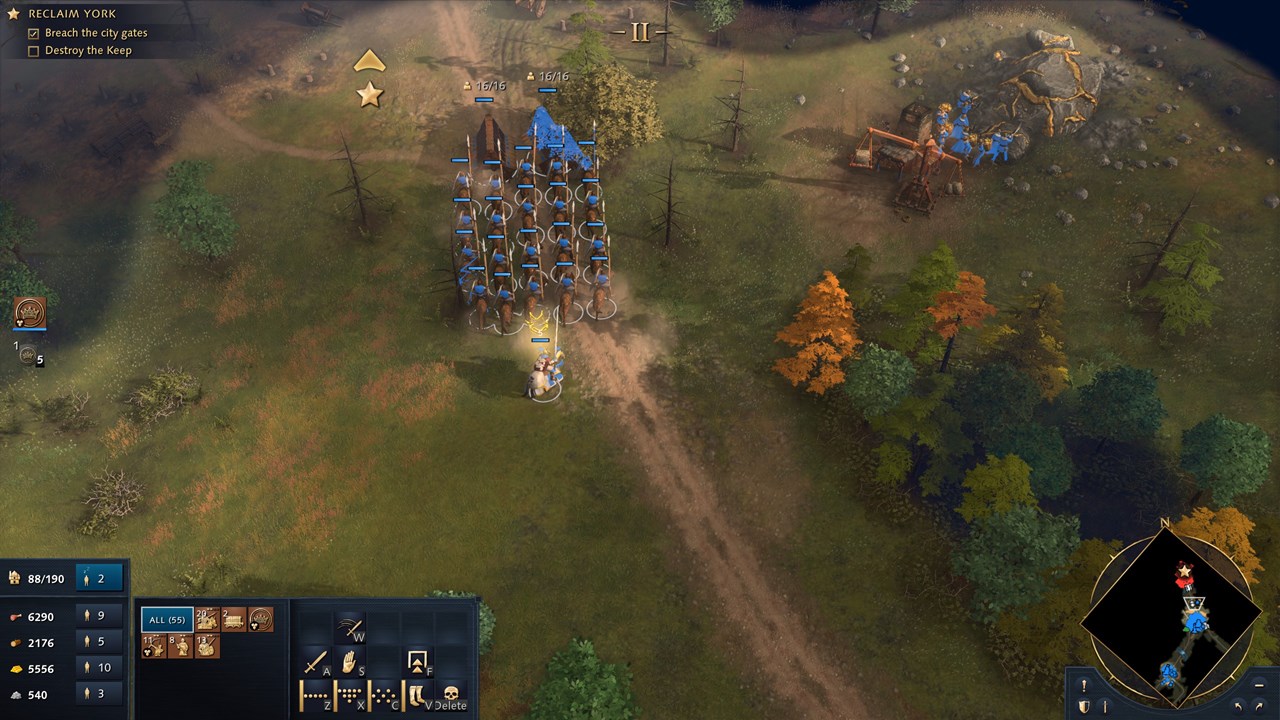The image size is (1280, 720).
Task: Set the line formation
Action: pos(316,695)
